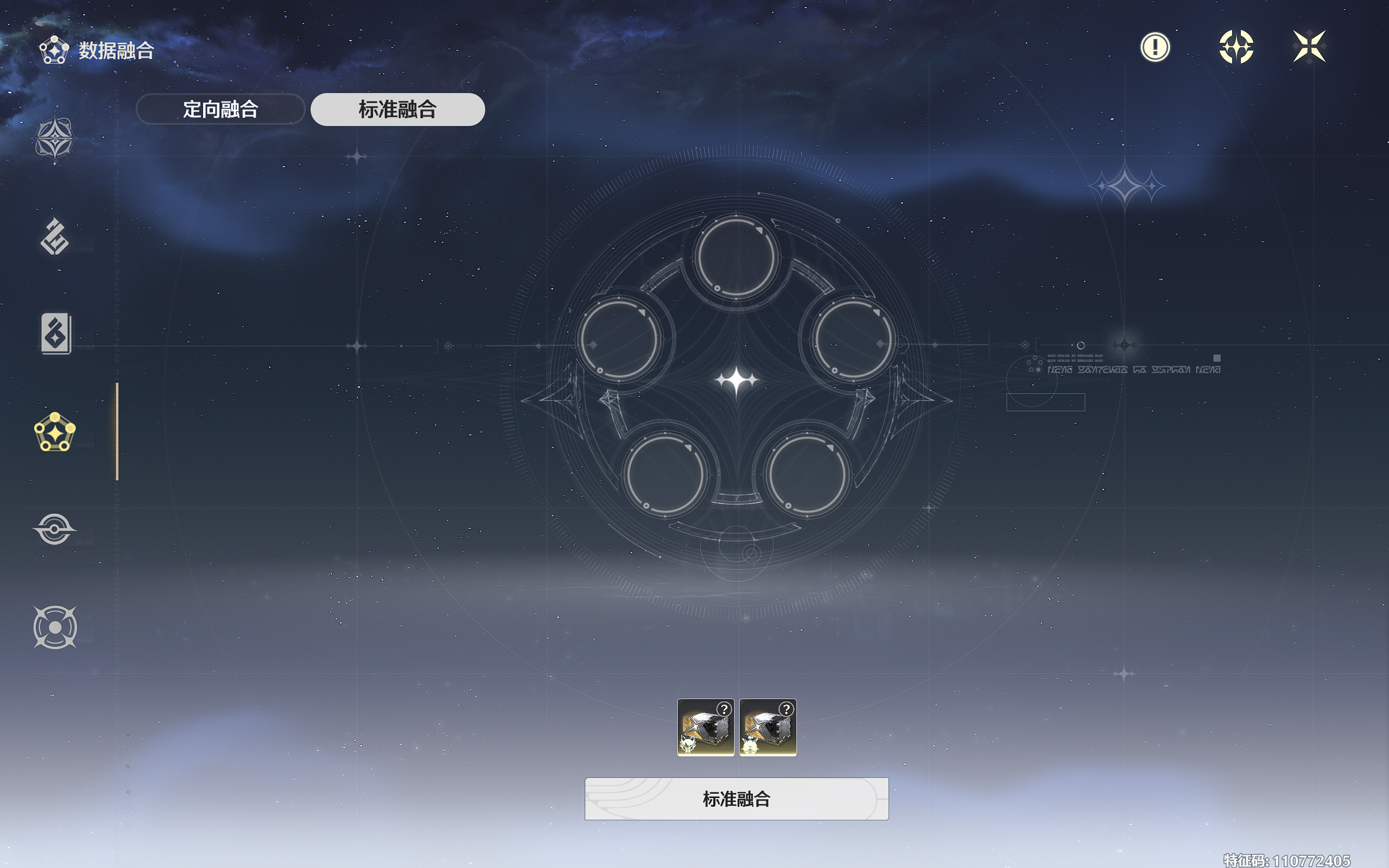Click the four-star circle icon beside close
The width and height of the screenshot is (1389, 868).
point(1236,47)
